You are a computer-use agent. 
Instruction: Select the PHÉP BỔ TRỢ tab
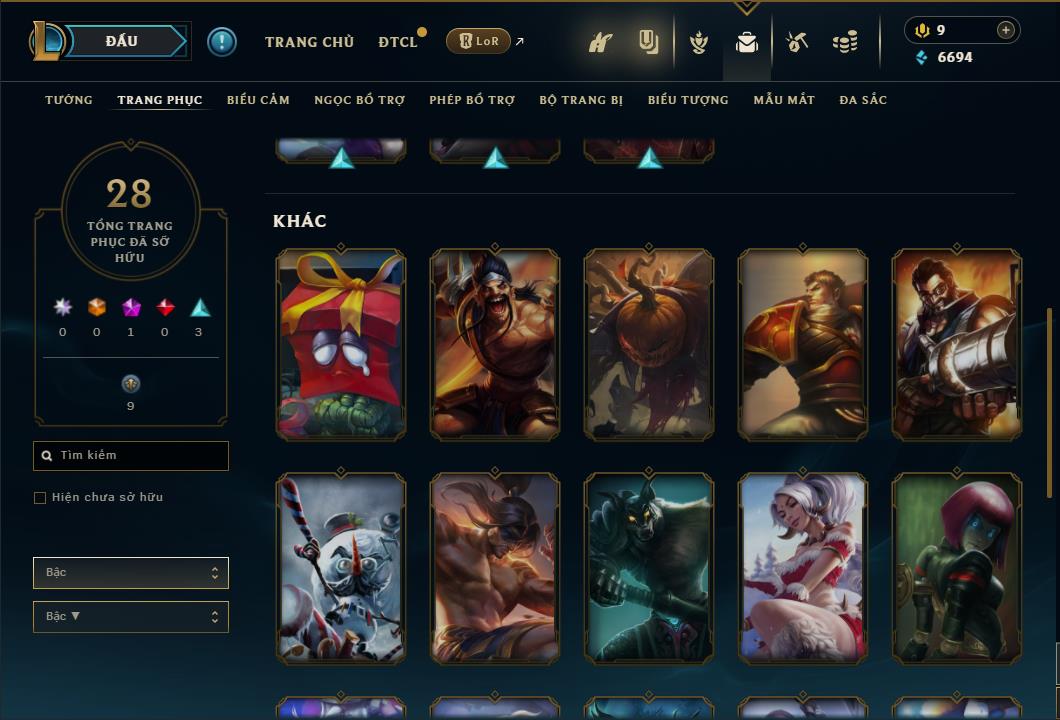[x=472, y=100]
